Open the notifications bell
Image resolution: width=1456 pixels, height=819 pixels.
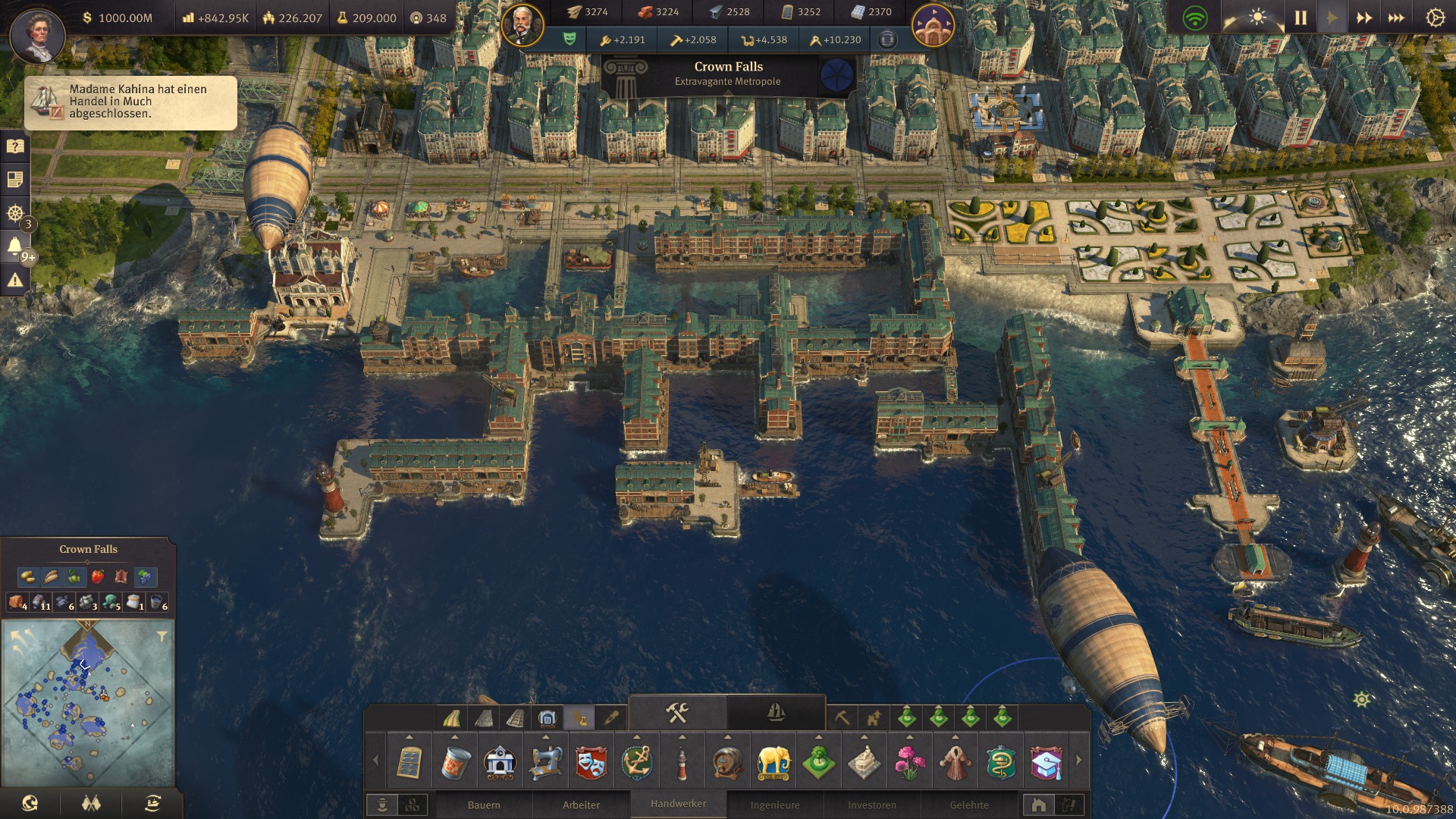[14, 246]
